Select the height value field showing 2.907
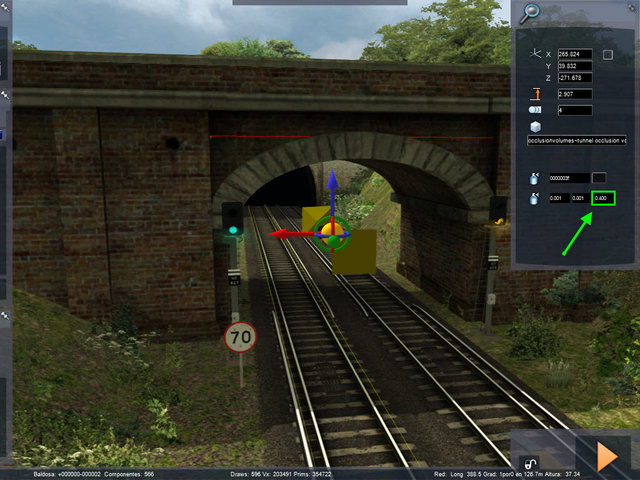This screenshot has width=640, height=480. 575,94
